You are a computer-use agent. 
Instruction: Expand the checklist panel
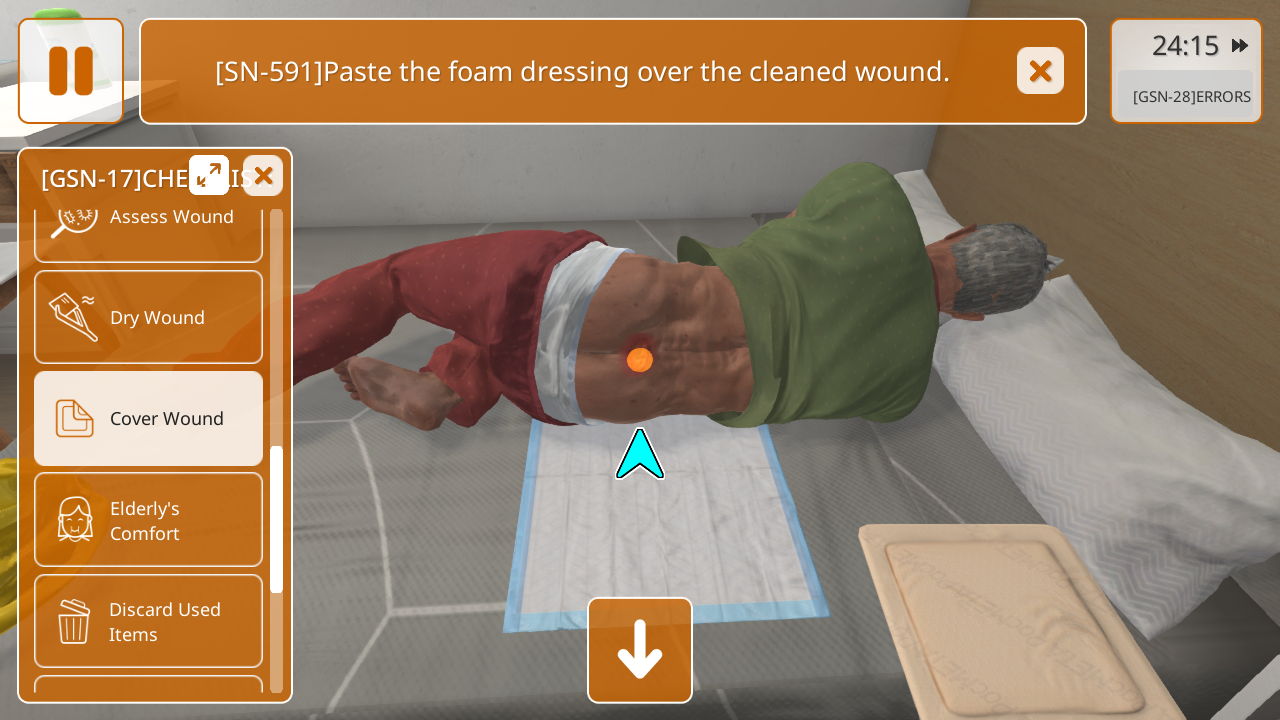click(x=209, y=175)
